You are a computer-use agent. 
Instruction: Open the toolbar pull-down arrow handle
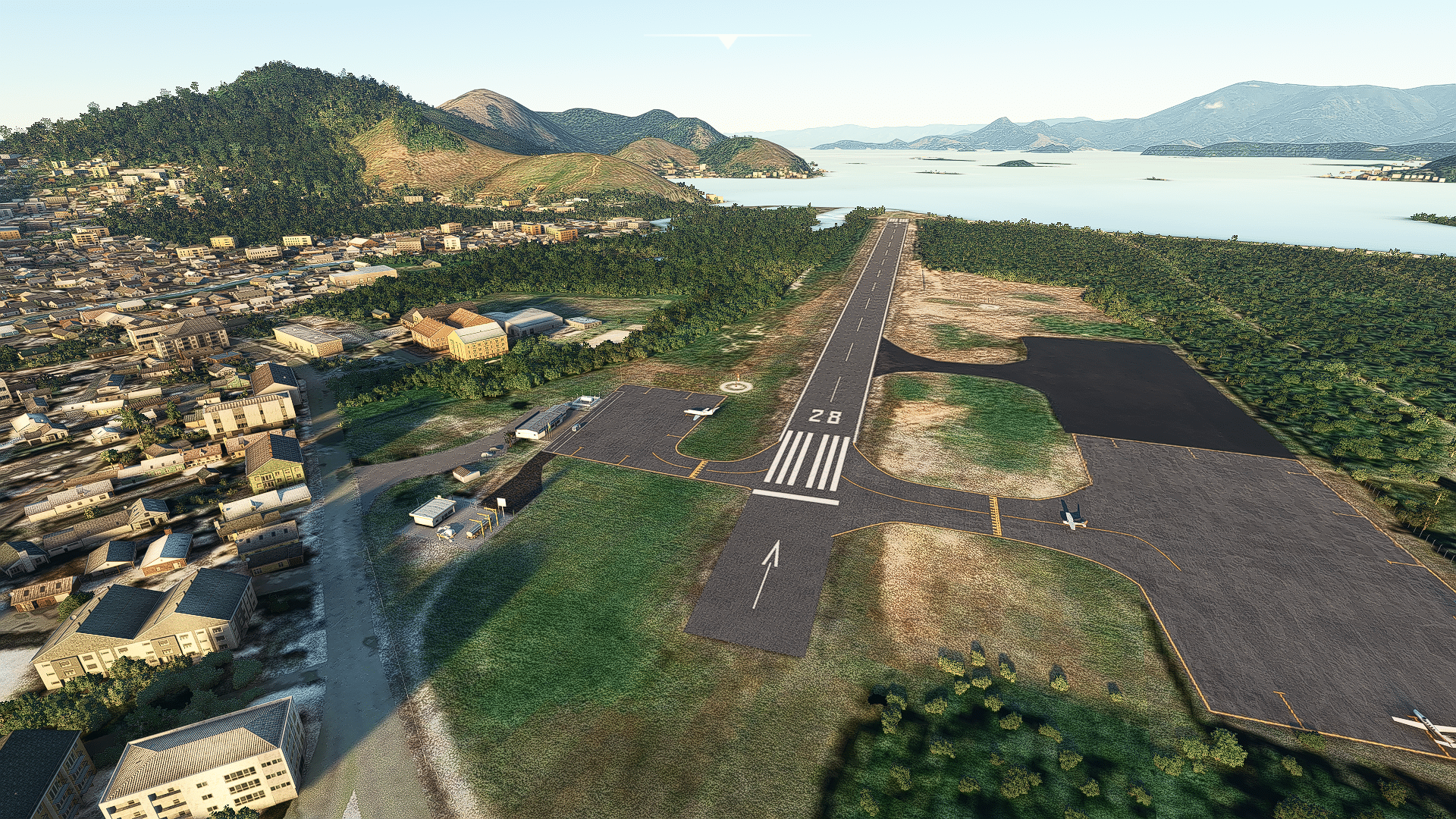(727, 41)
